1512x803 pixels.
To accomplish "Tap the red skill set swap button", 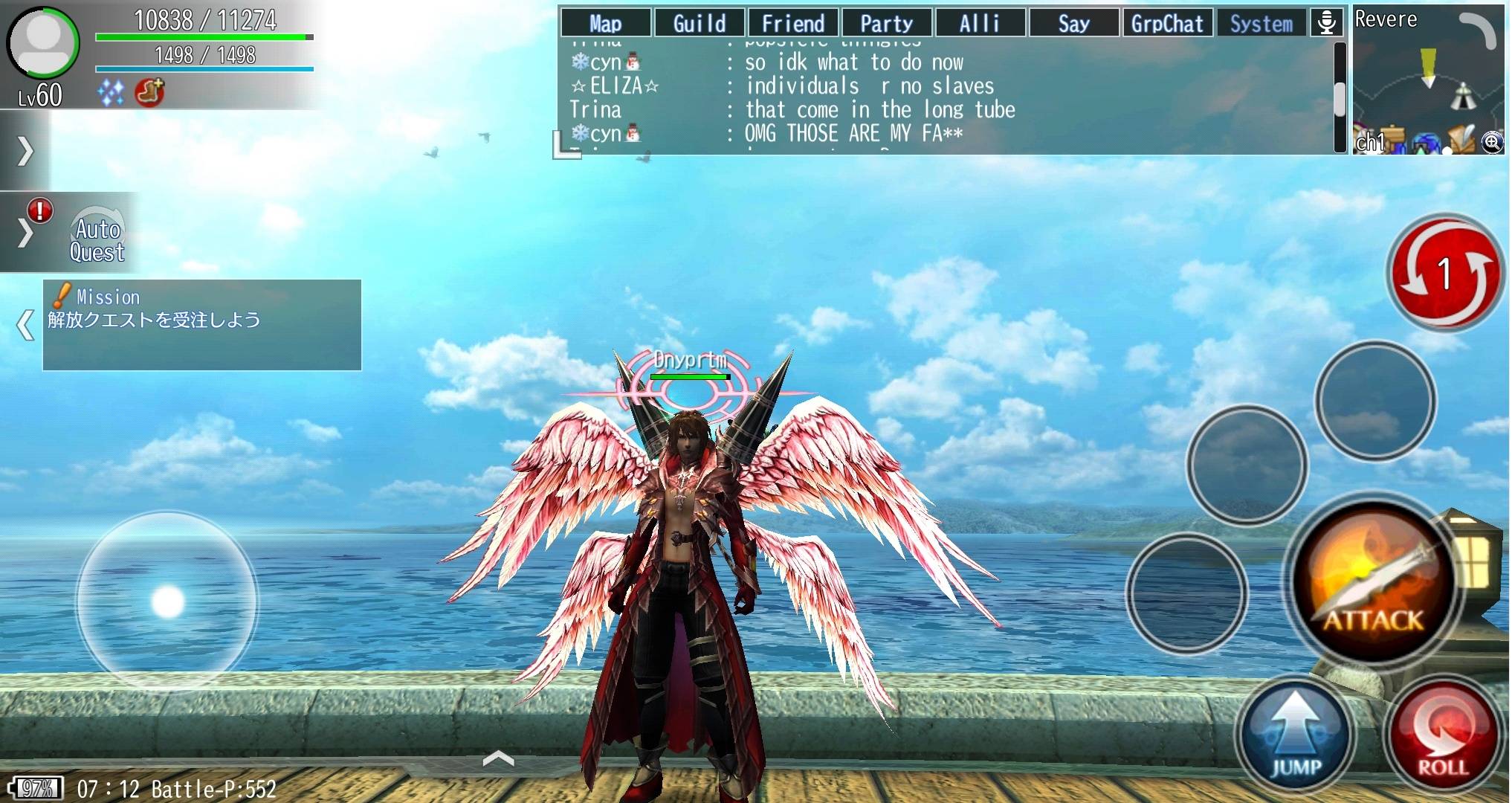I will pyautogui.click(x=1444, y=273).
